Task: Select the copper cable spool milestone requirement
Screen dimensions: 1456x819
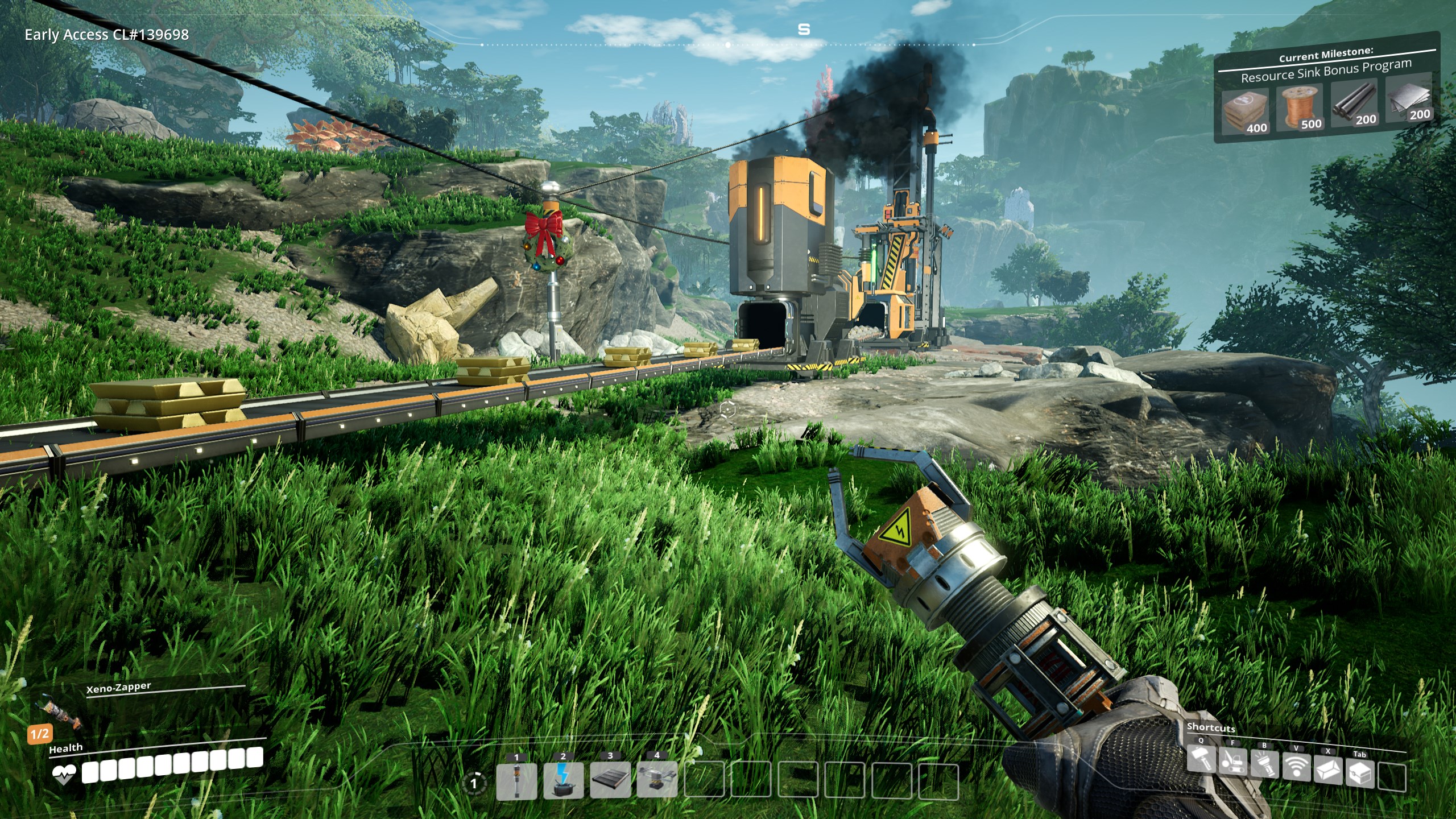Action: [1300, 109]
